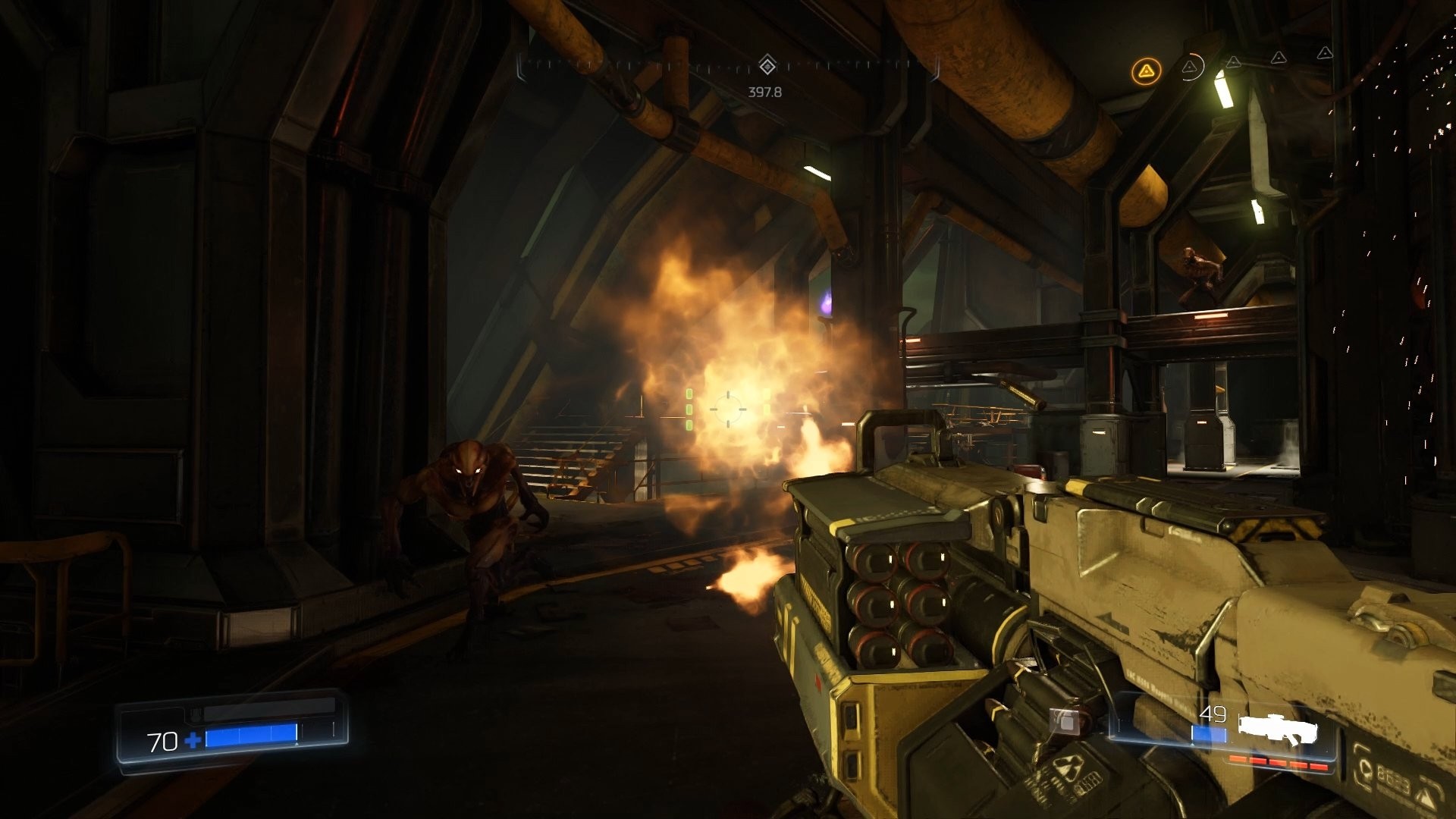
Task: Click the rightmost triangle indicator near the sparks
Action: click(1325, 53)
